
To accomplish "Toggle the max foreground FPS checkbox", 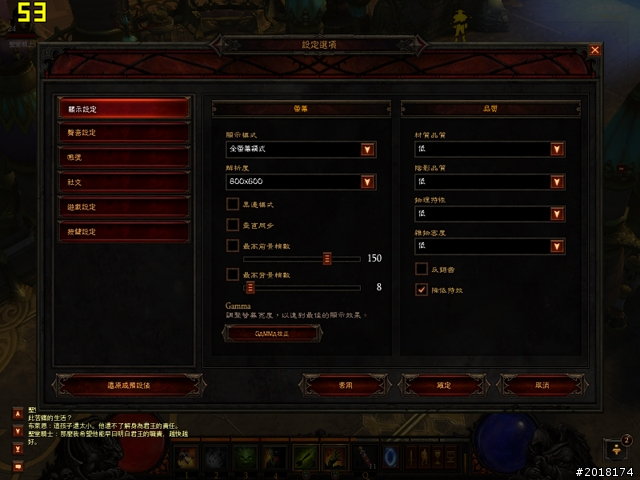I will click(232, 245).
